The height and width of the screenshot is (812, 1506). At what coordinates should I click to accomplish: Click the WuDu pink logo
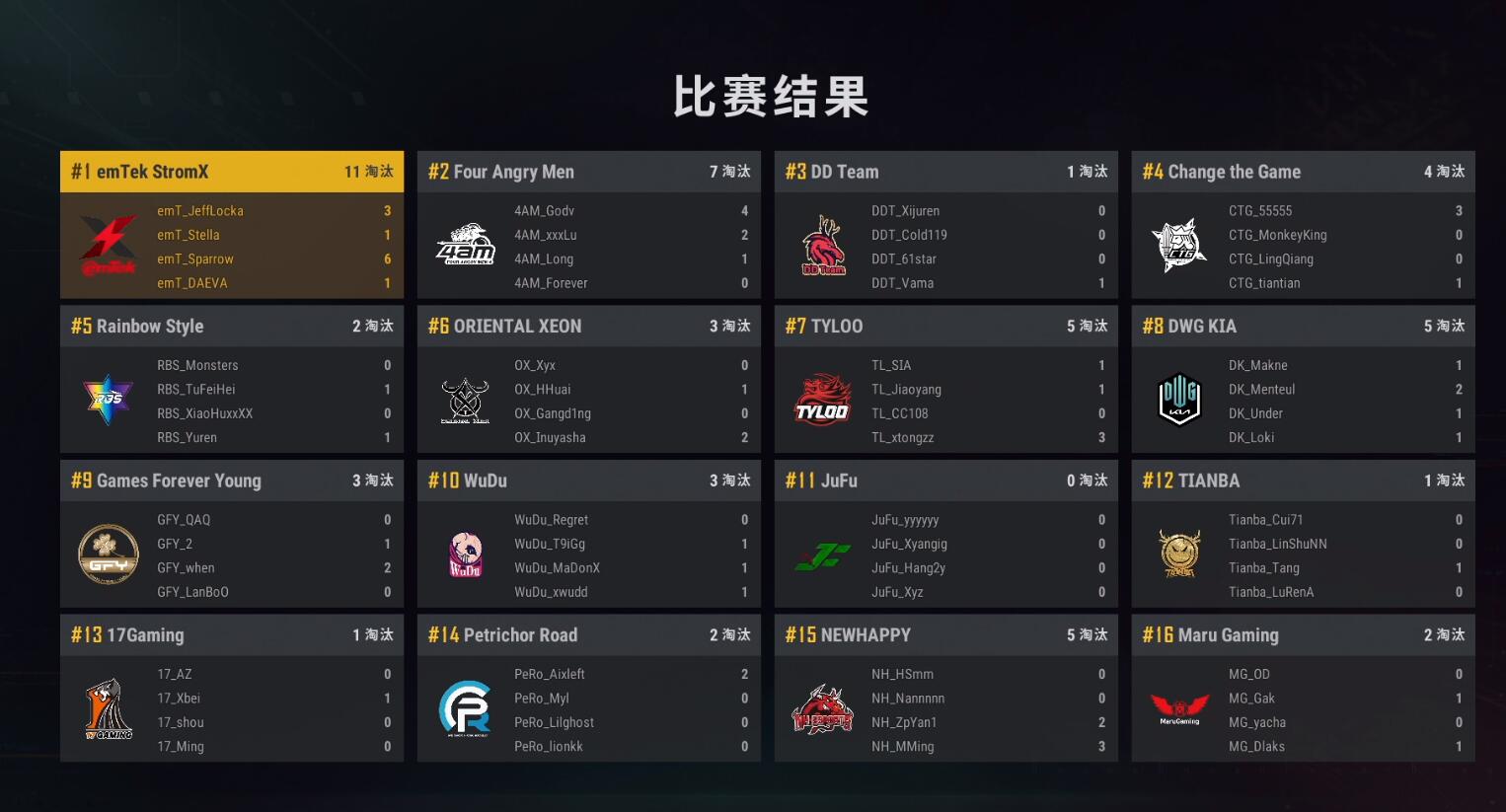(x=465, y=554)
